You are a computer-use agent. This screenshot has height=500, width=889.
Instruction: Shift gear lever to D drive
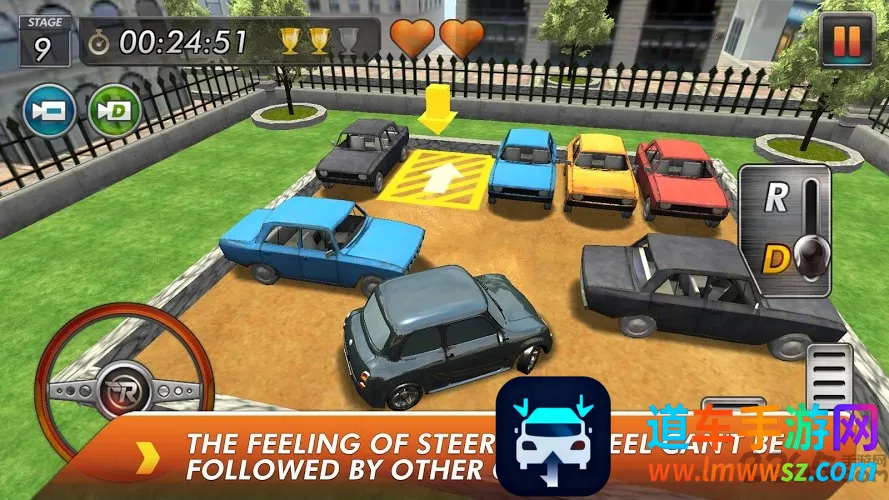777,260
